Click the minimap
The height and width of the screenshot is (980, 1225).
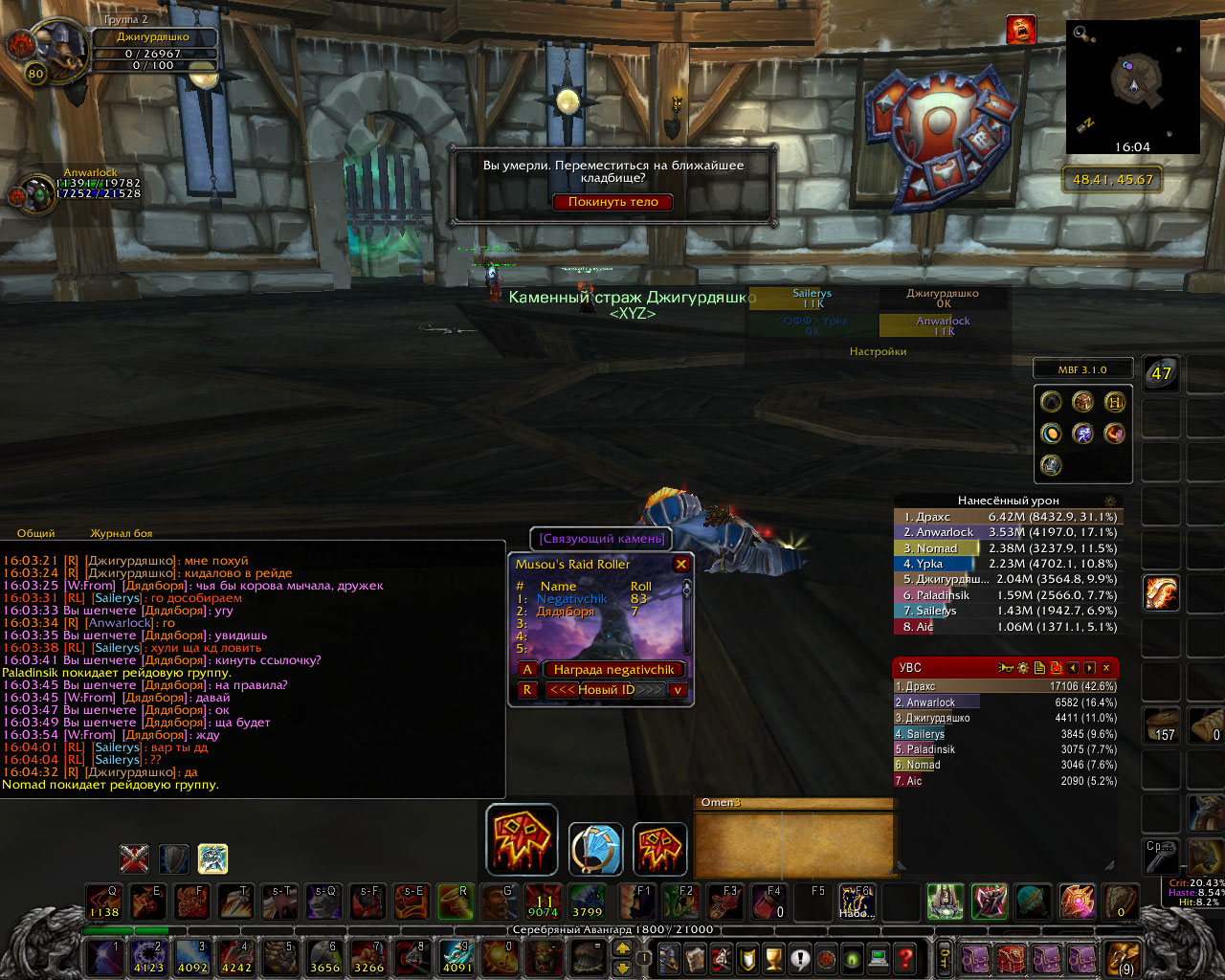(1132, 84)
